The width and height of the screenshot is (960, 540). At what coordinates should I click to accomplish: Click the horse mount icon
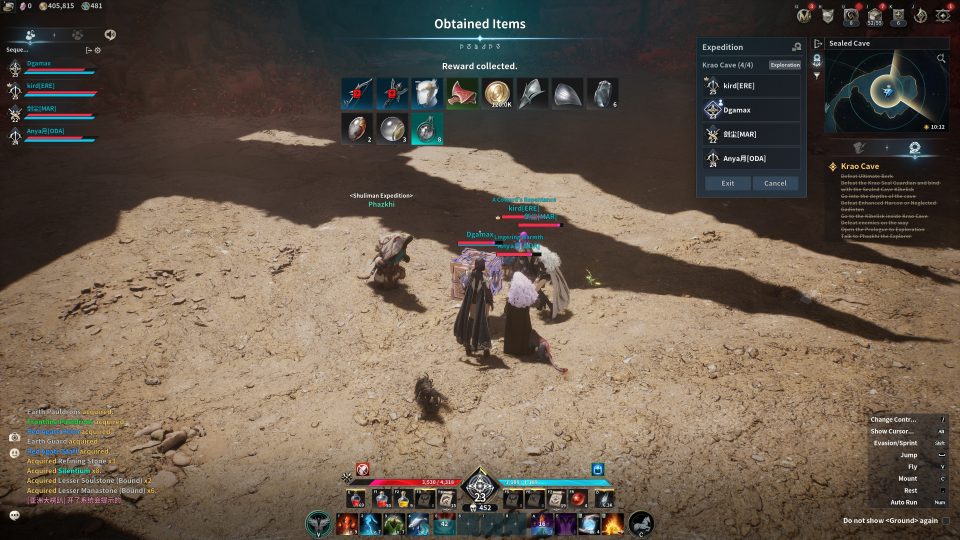[x=640, y=522]
